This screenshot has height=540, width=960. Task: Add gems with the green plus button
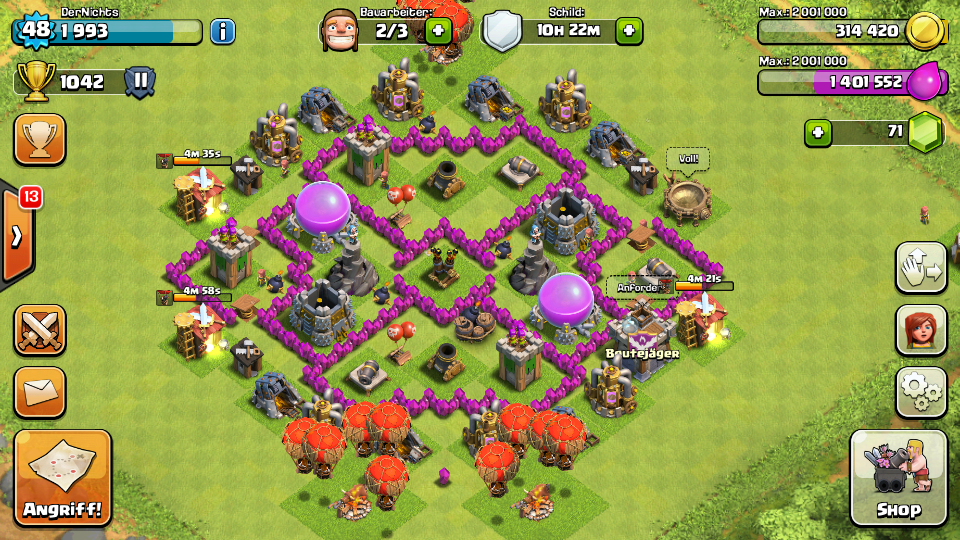pyautogui.click(x=818, y=131)
